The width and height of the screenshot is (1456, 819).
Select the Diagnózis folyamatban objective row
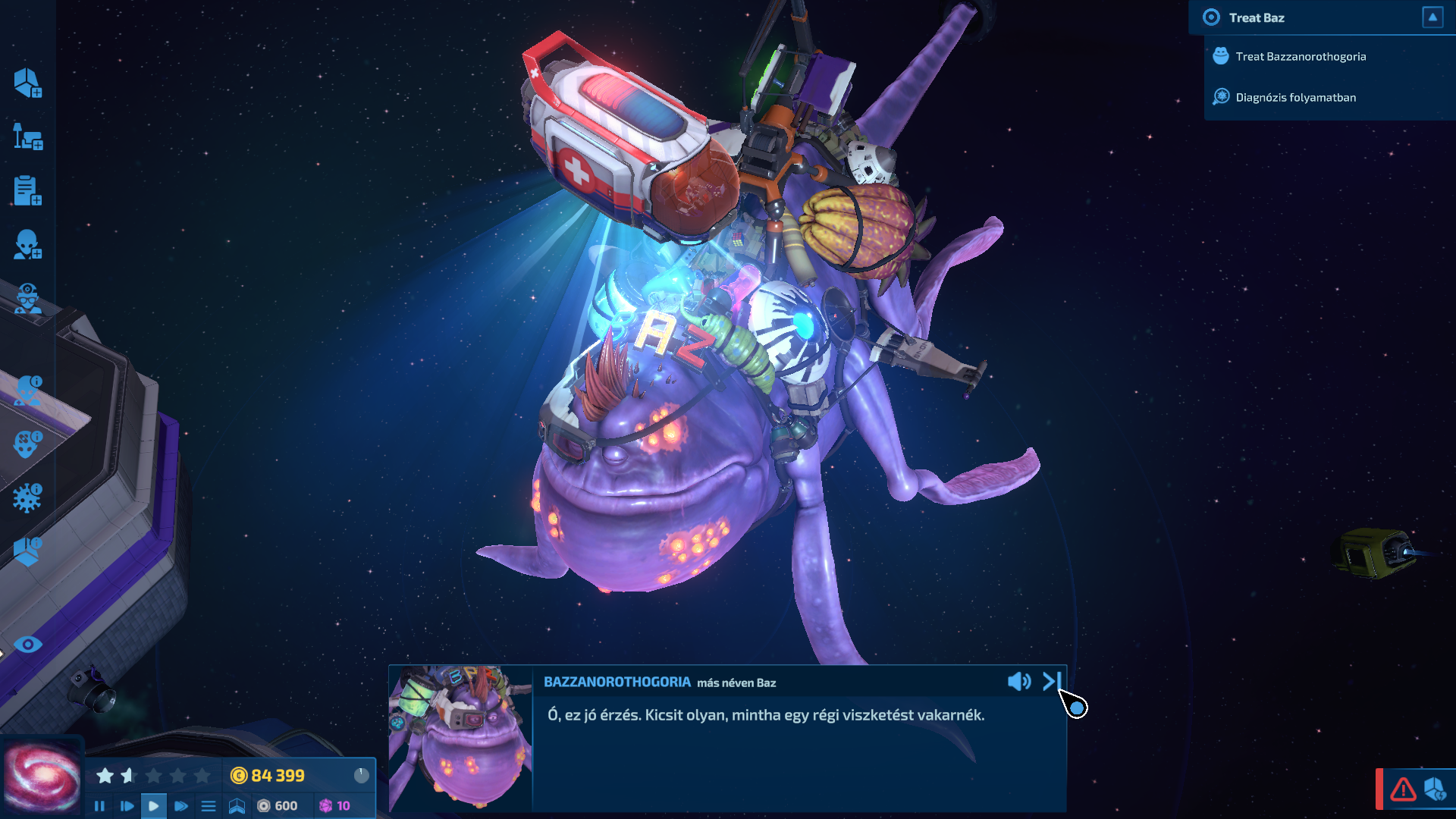[x=1295, y=98]
